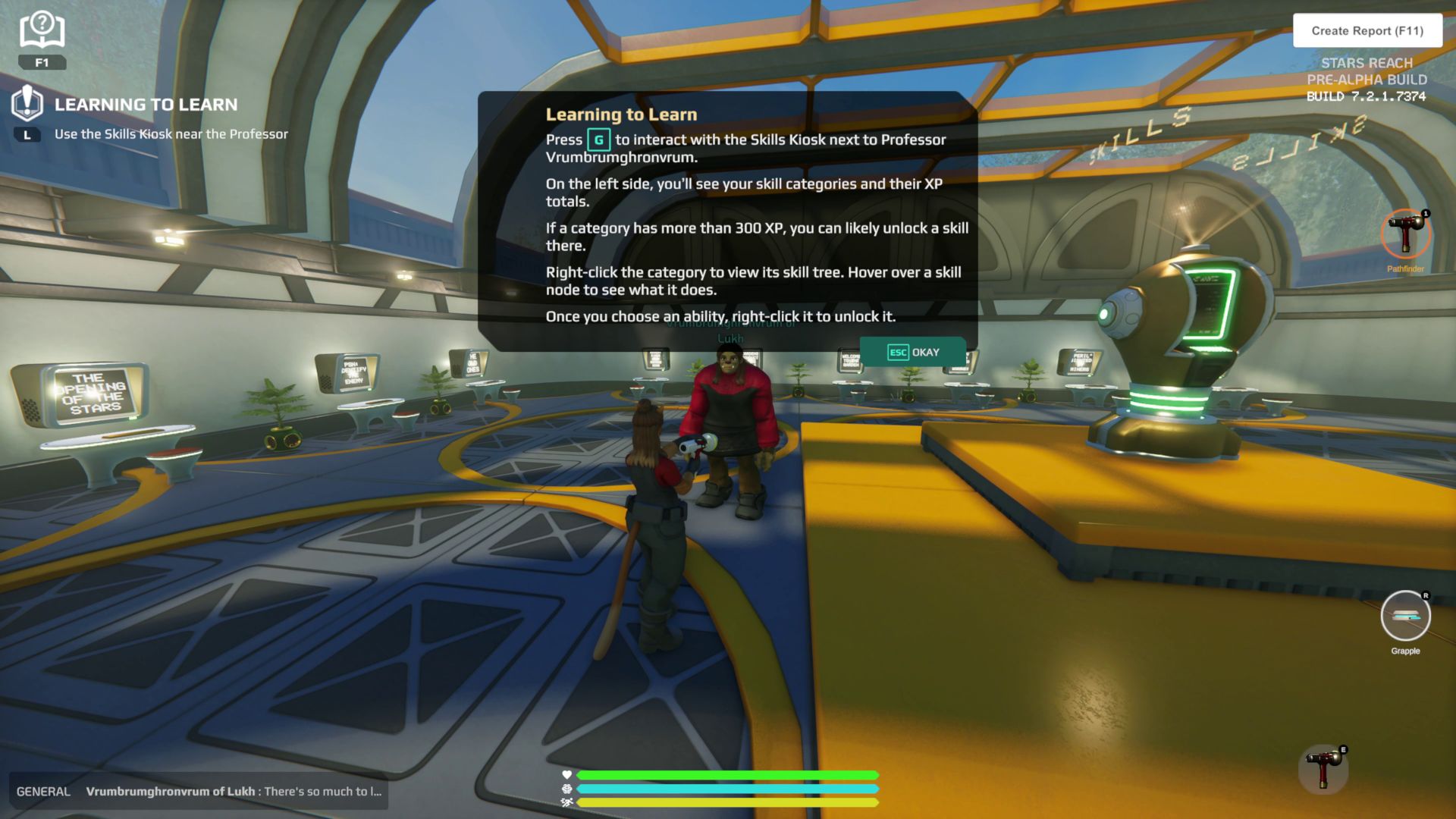Open the Create Report window
The height and width of the screenshot is (819, 1456).
tap(1367, 31)
